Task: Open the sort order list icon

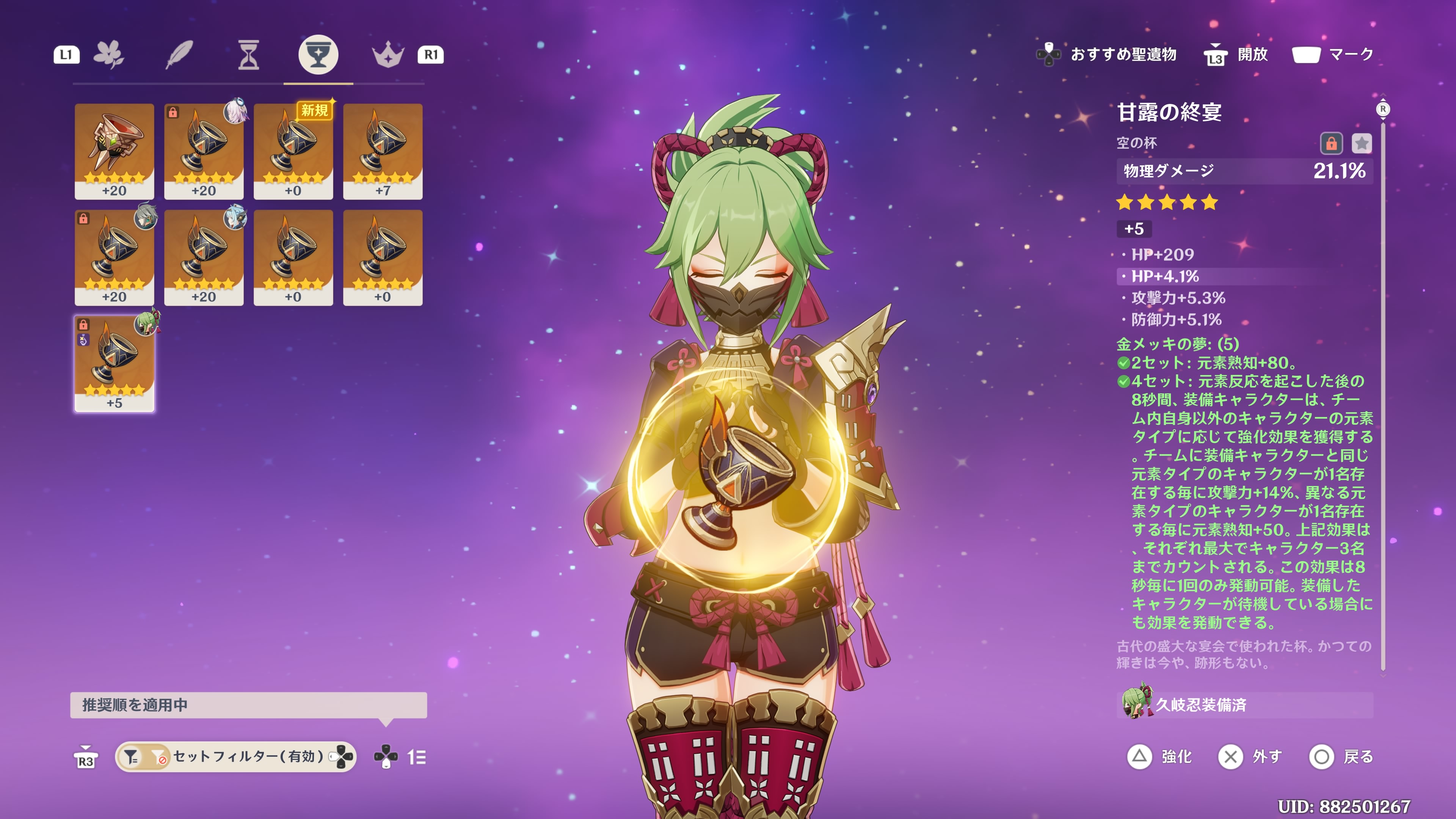Action: pyautogui.click(x=417, y=757)
